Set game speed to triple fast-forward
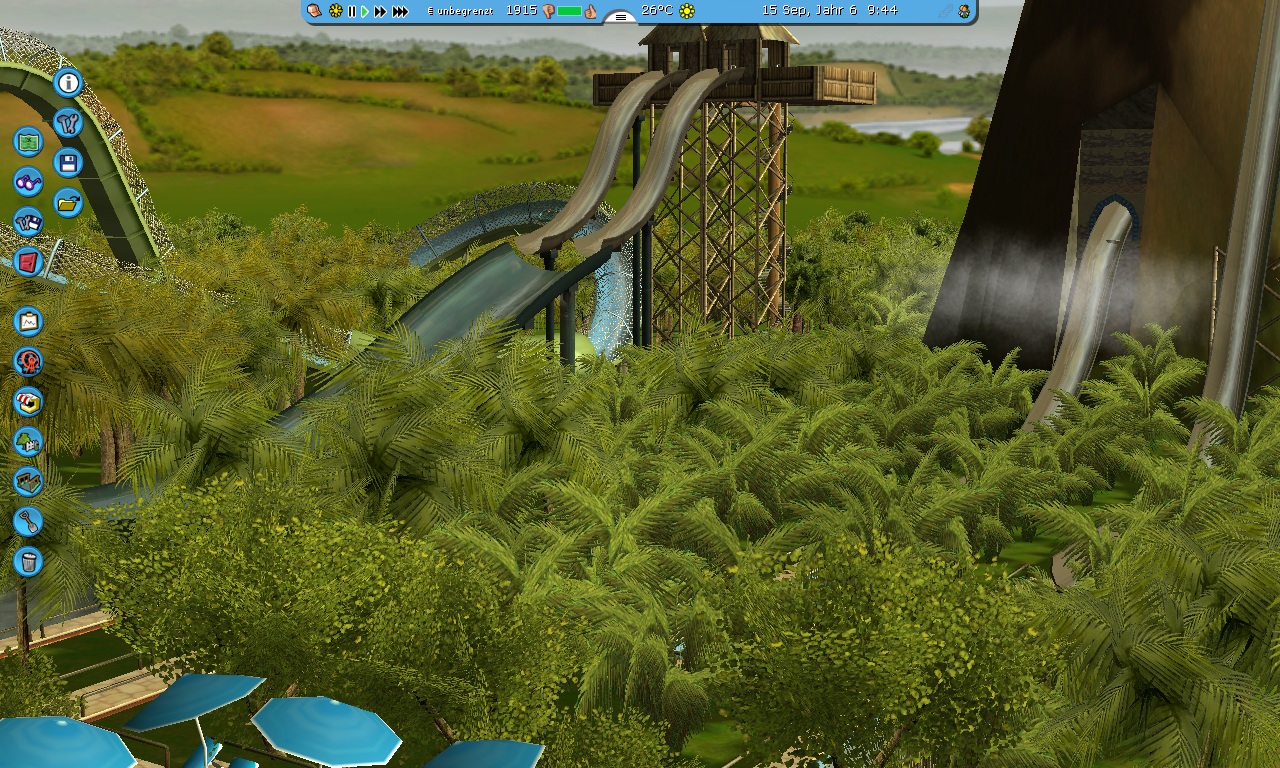Screen dimensions: 1280x768 (400, 11)
